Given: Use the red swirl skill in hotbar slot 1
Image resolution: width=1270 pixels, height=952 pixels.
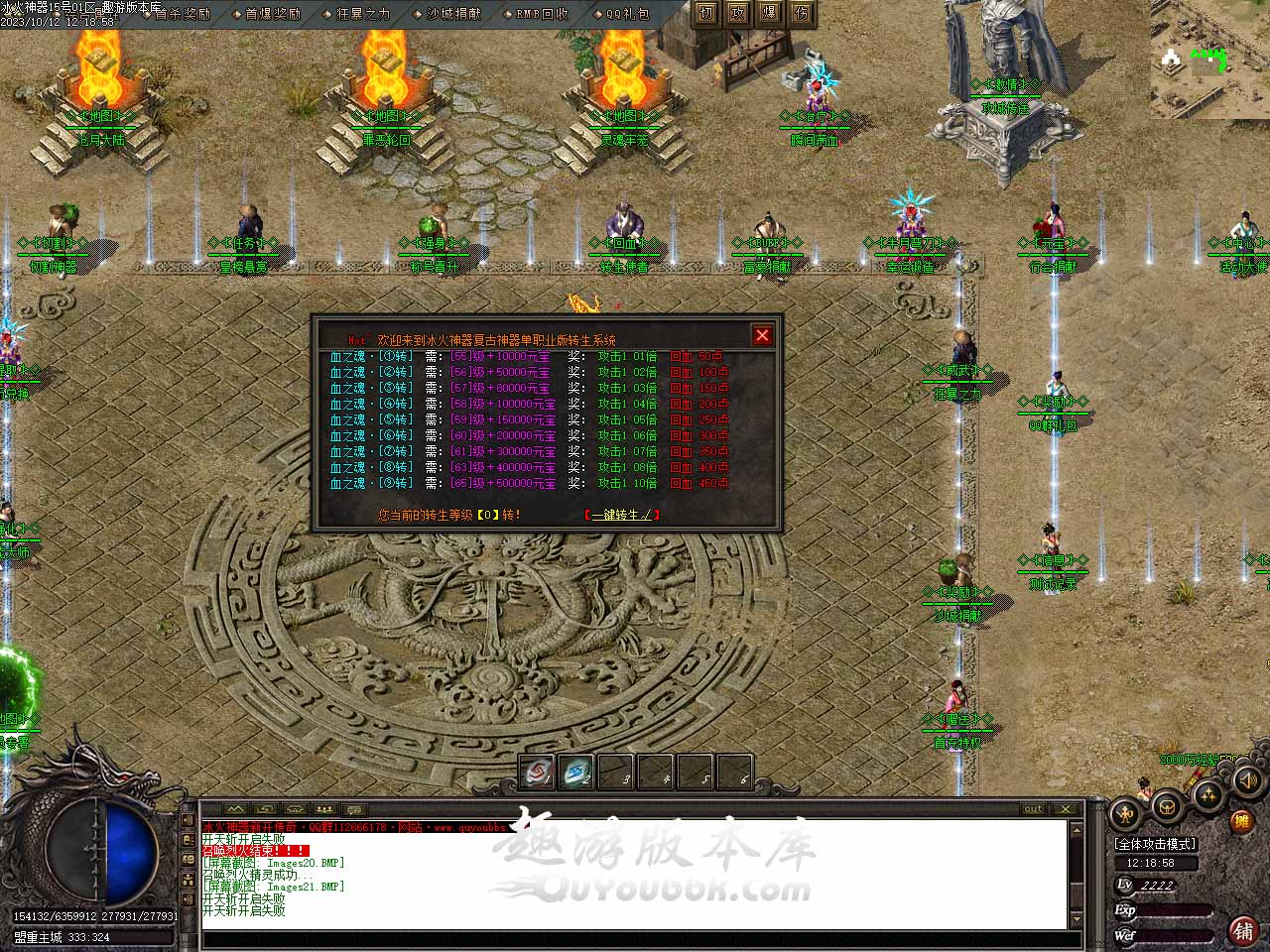Looking at the screenshot, I should pyautogui.click(x=537, y=773).
